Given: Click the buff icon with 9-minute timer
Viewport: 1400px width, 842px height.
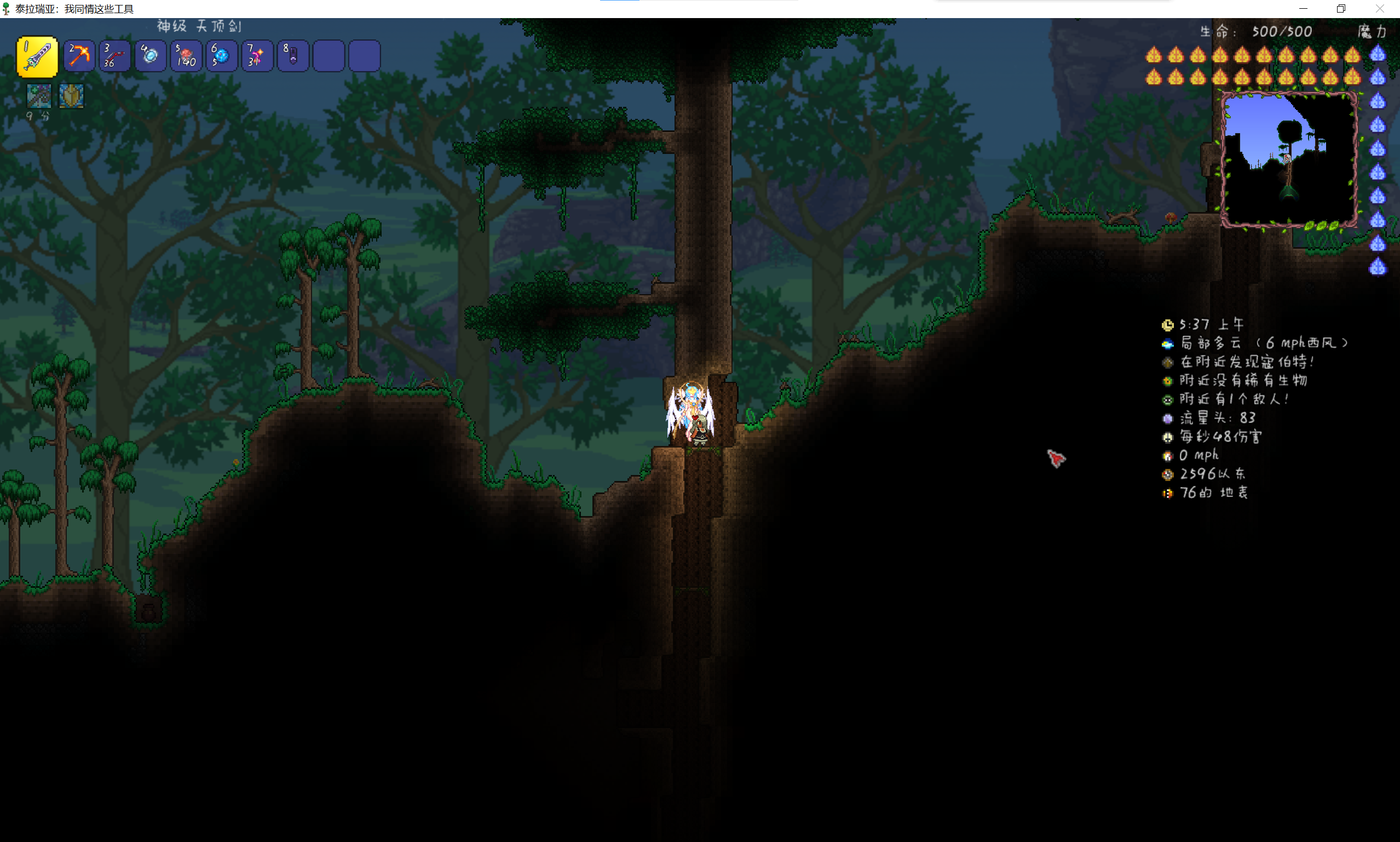Looking at the screenshot, I should click(39, 96).
